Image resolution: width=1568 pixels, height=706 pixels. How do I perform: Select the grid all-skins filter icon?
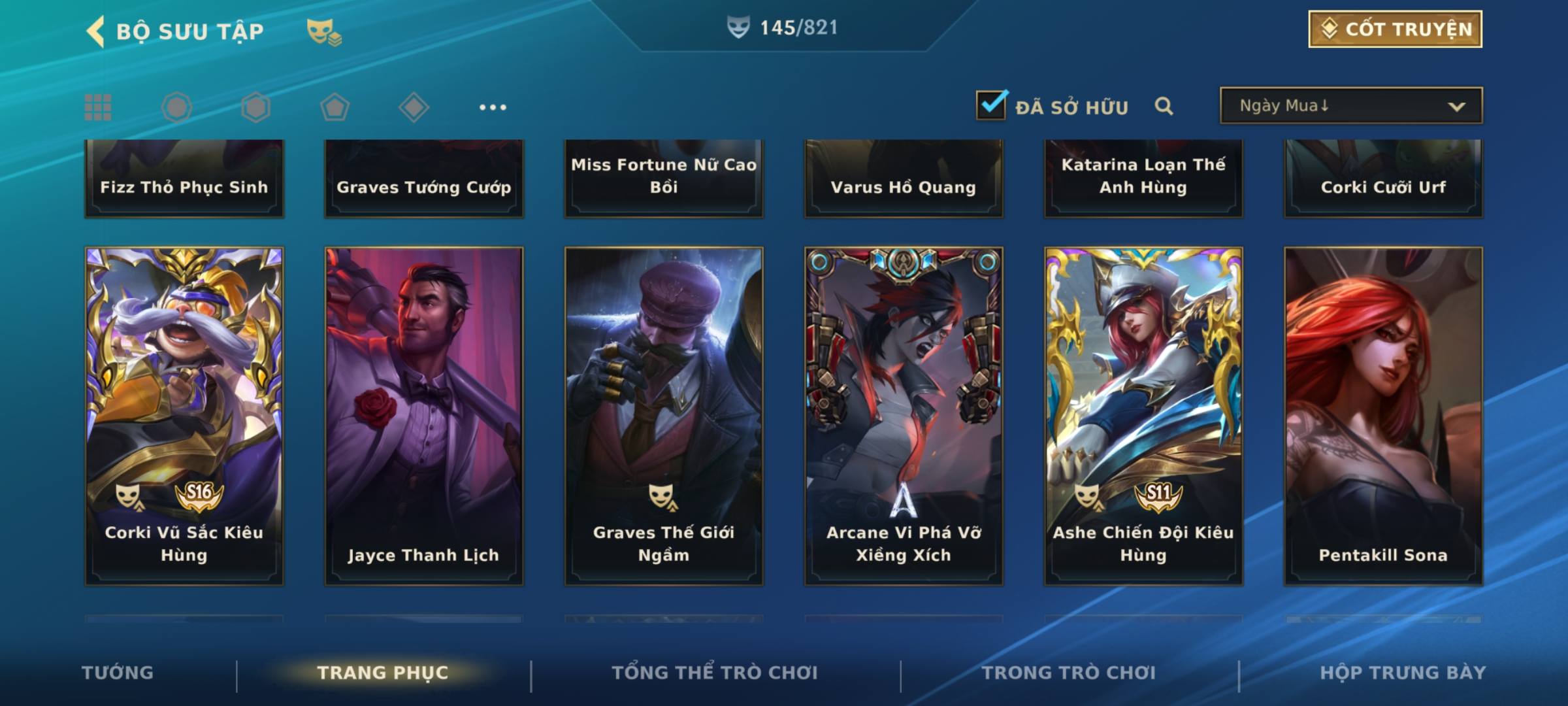[98, 107]
